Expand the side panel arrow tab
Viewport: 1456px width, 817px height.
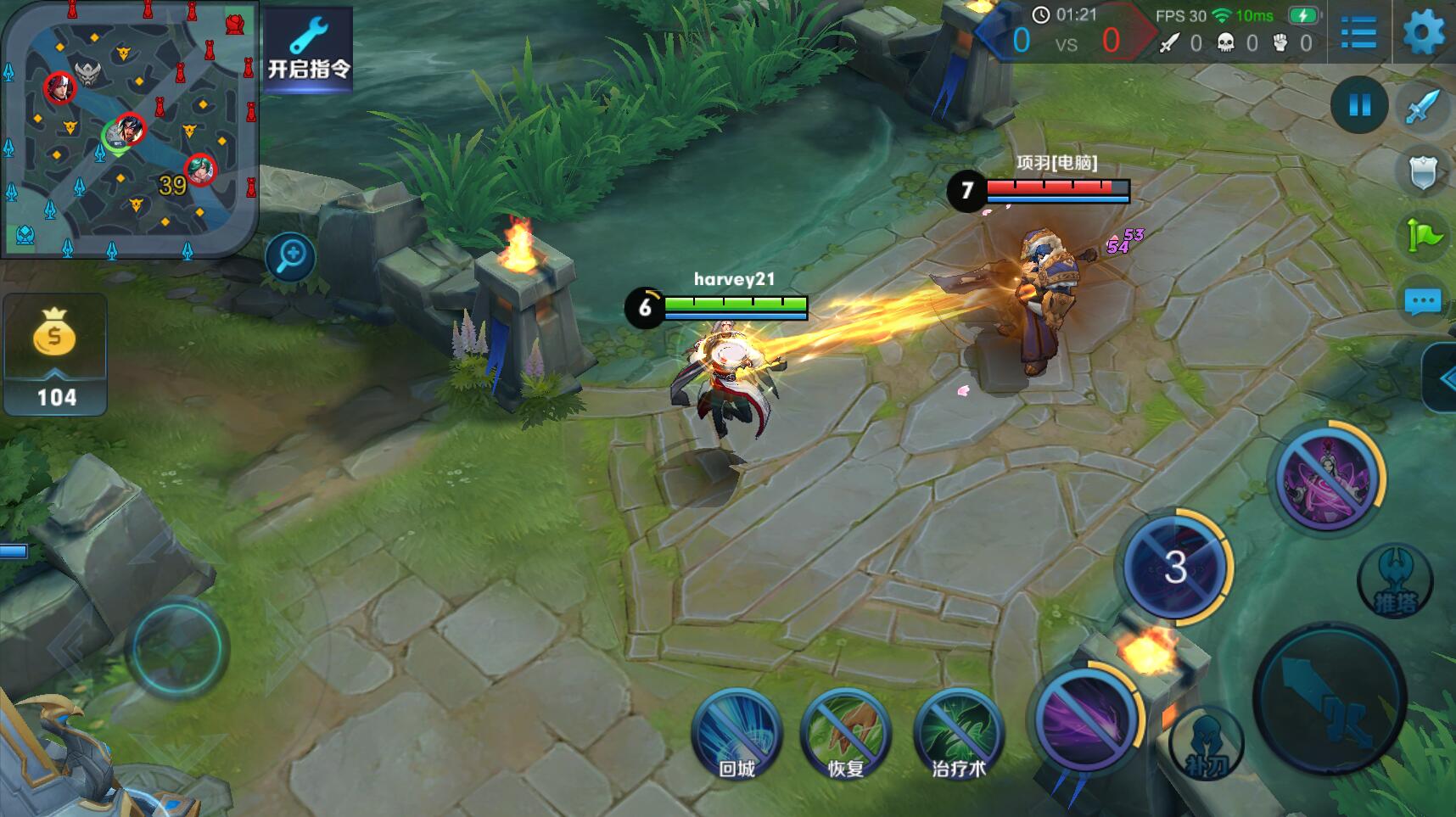tap(1442, 378)
